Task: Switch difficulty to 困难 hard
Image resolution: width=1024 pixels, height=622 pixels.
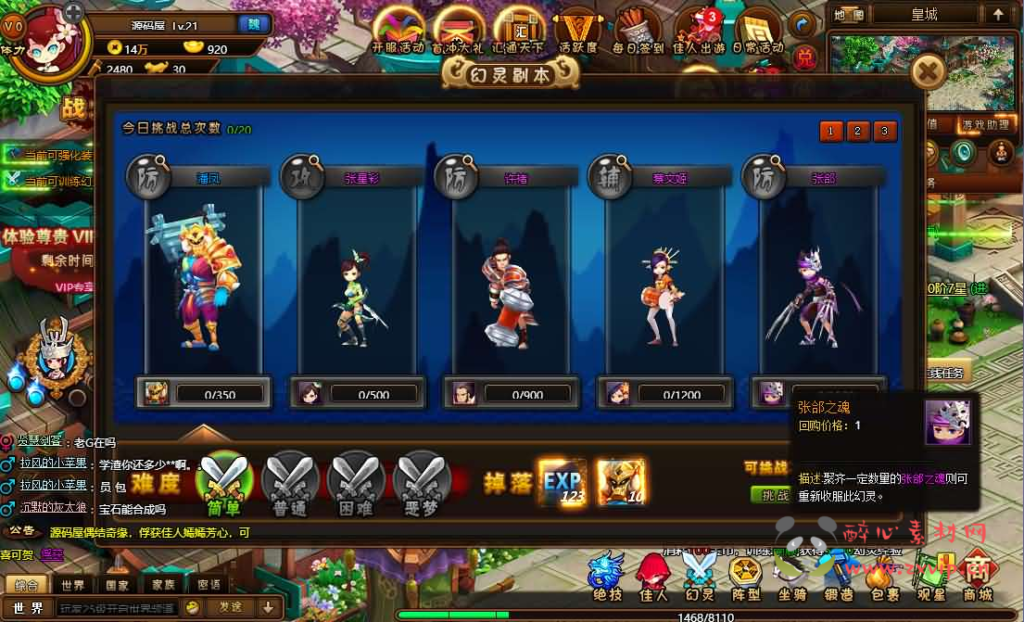Action: [357, 481]
